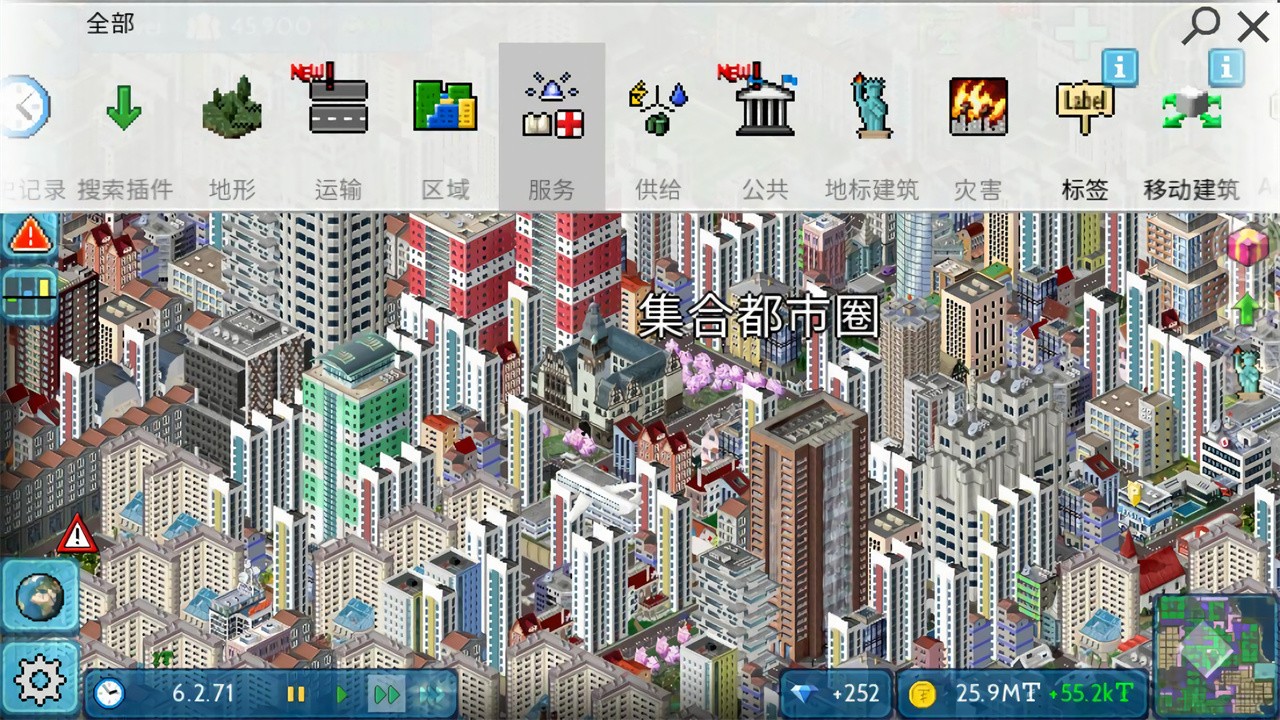Click the globe button
1280x720 pixels.
coord(40,597)
